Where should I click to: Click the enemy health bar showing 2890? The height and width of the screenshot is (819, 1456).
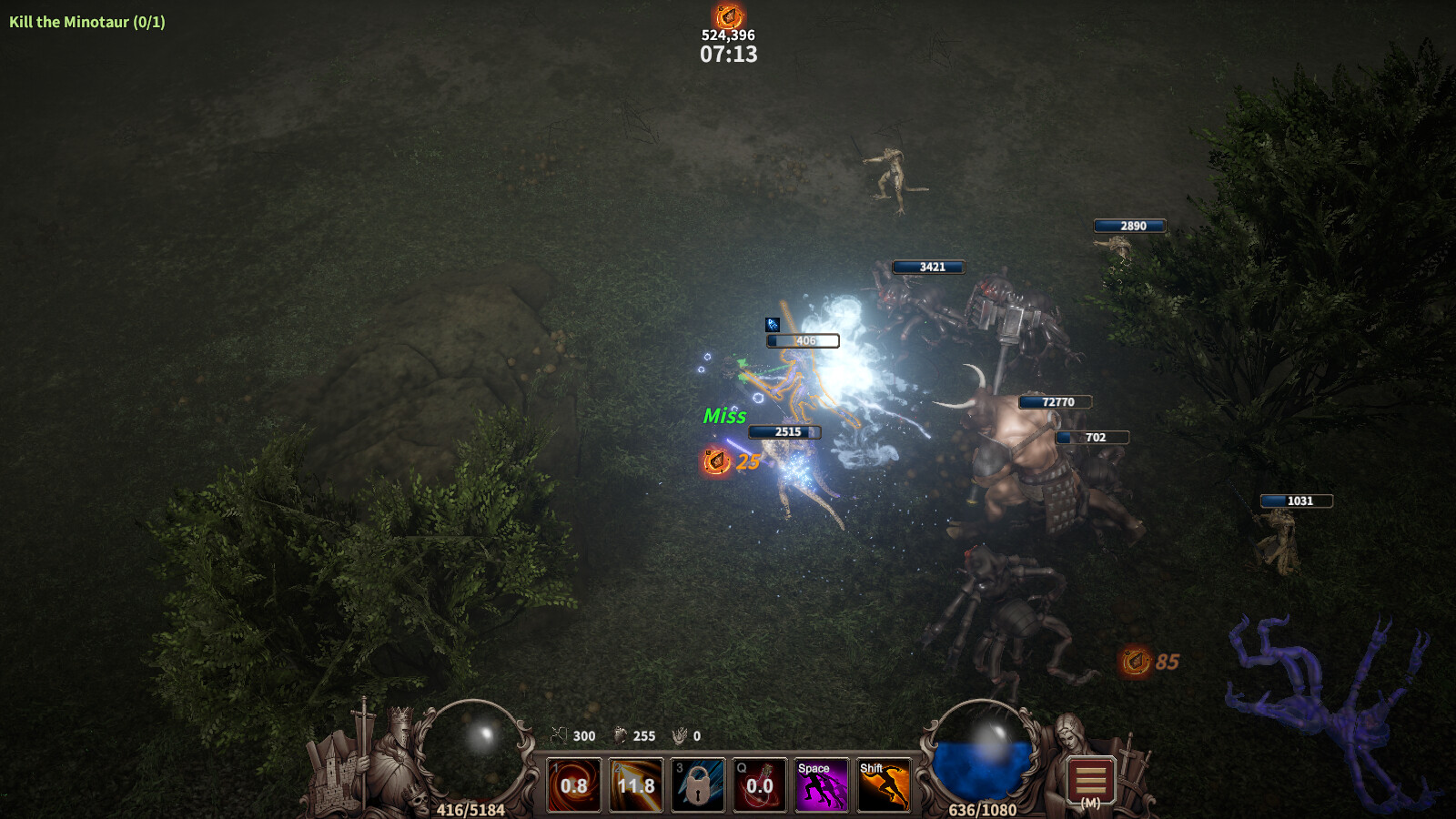1131,226
